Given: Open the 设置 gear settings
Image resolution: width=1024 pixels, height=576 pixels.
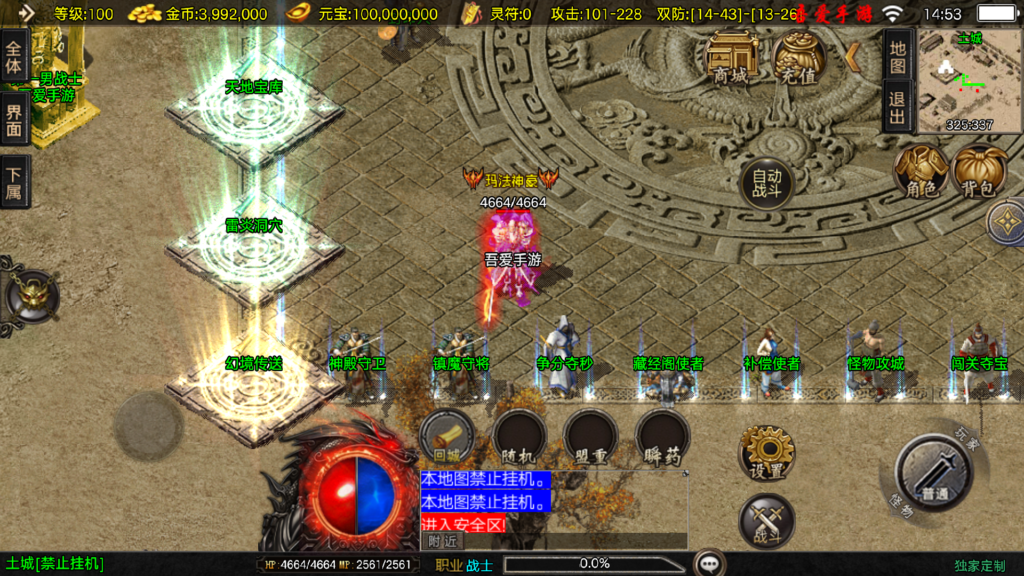Looking at the screenshot, I should [767, 452].
